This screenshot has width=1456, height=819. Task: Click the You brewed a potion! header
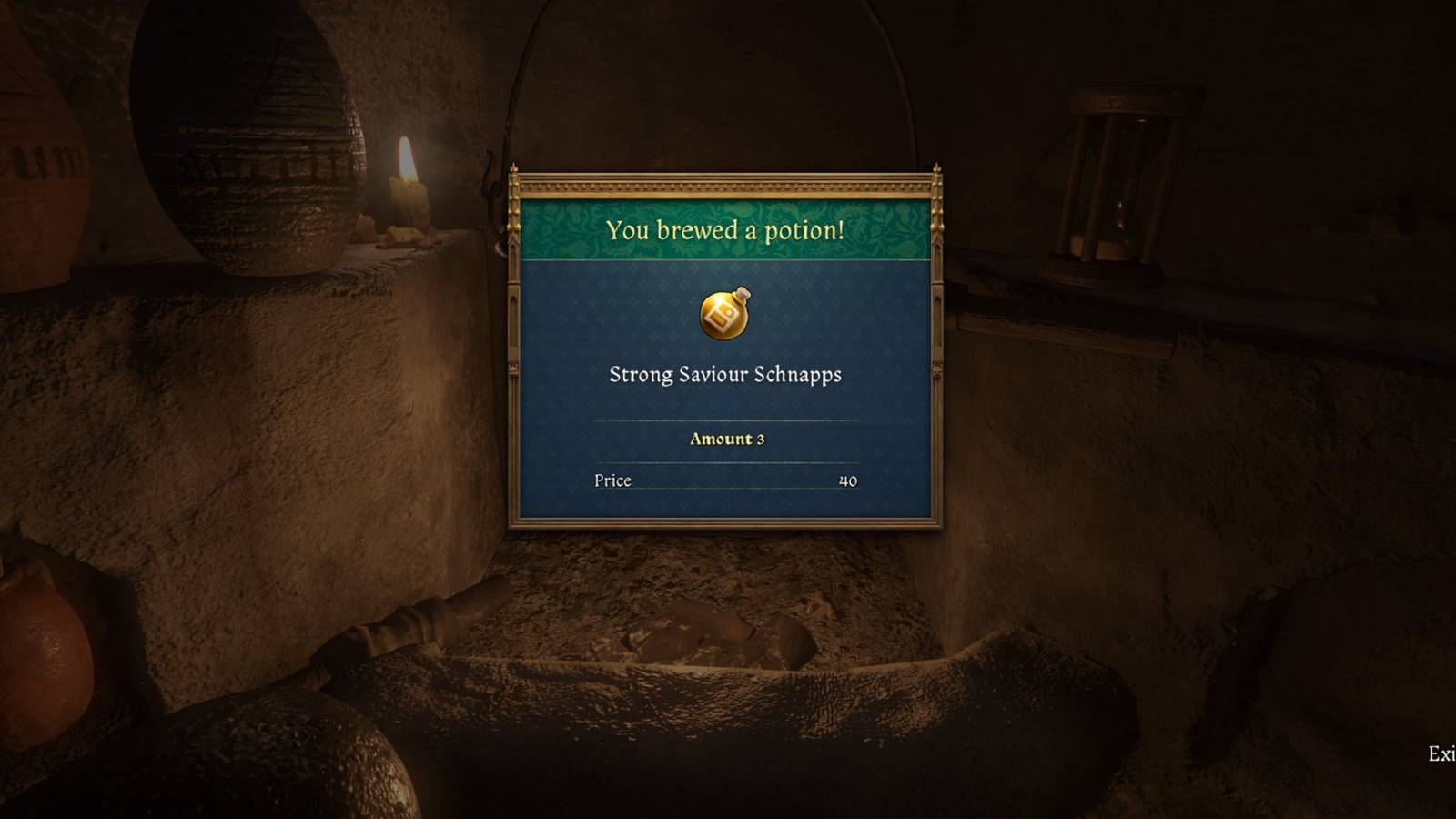coord(725,230)
